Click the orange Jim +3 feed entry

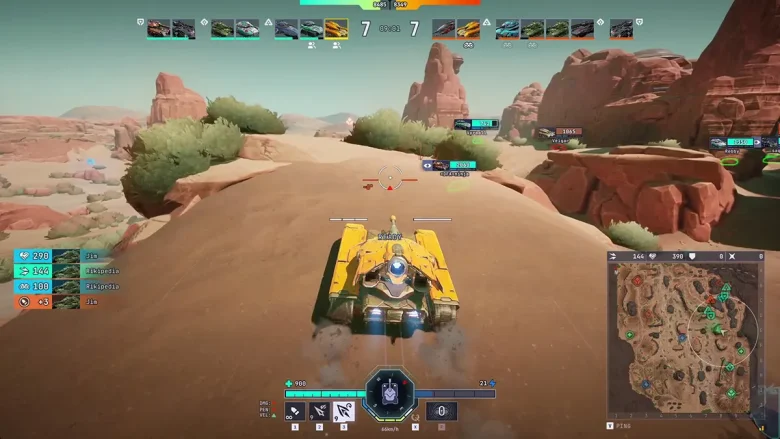[57, 301]
